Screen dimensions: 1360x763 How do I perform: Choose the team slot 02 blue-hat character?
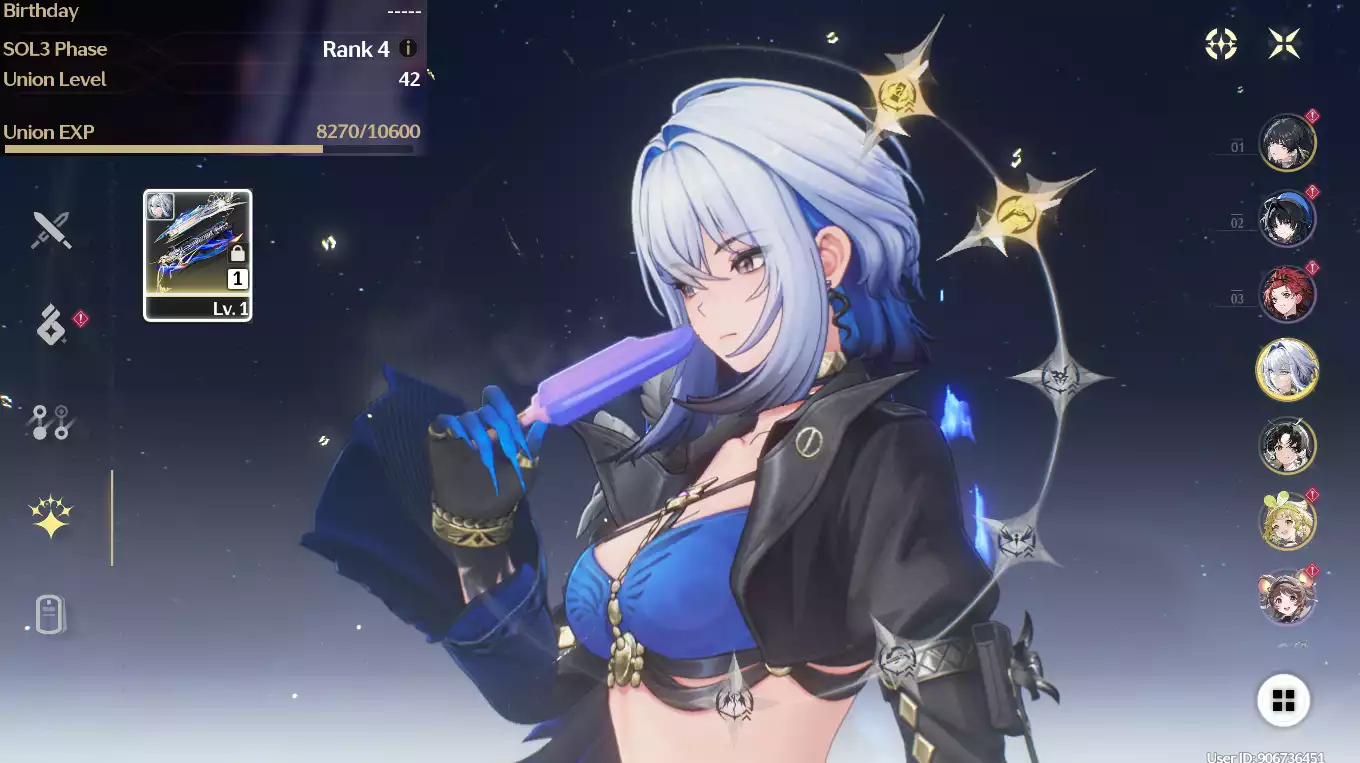coord(1286,219)
